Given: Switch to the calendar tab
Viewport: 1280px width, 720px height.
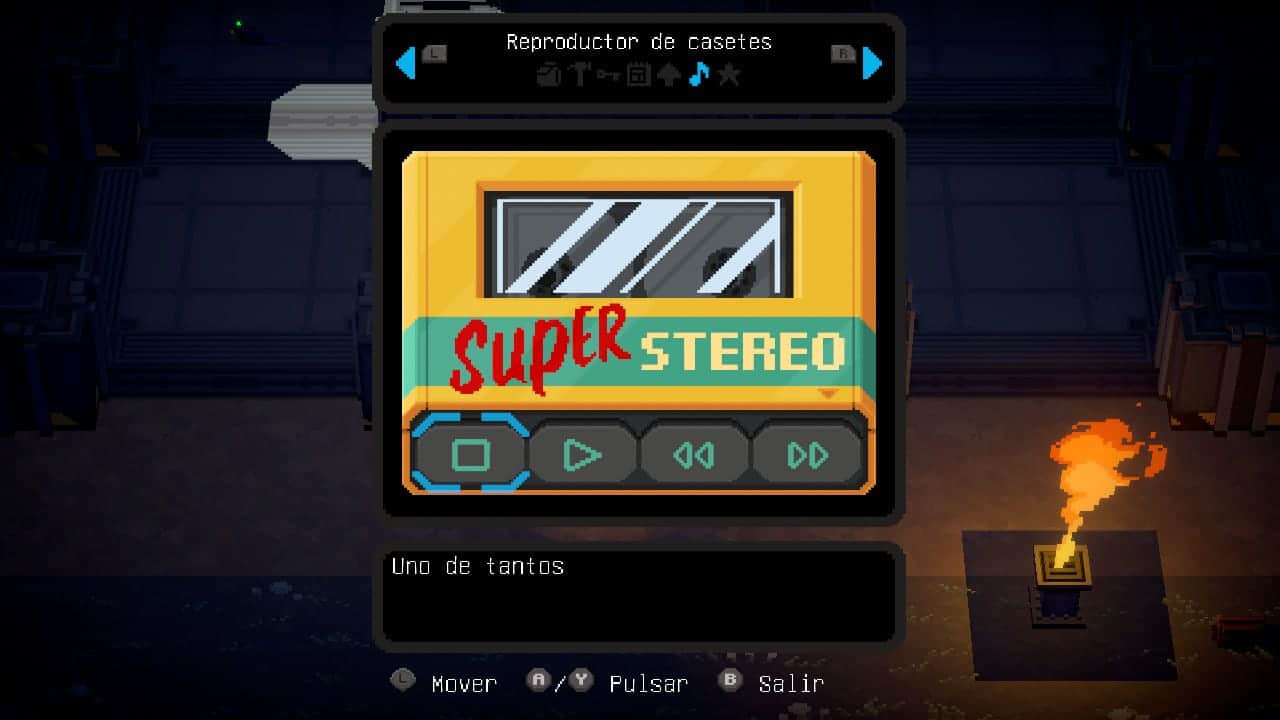Looking at the screenshot, I should coord(638,74).
